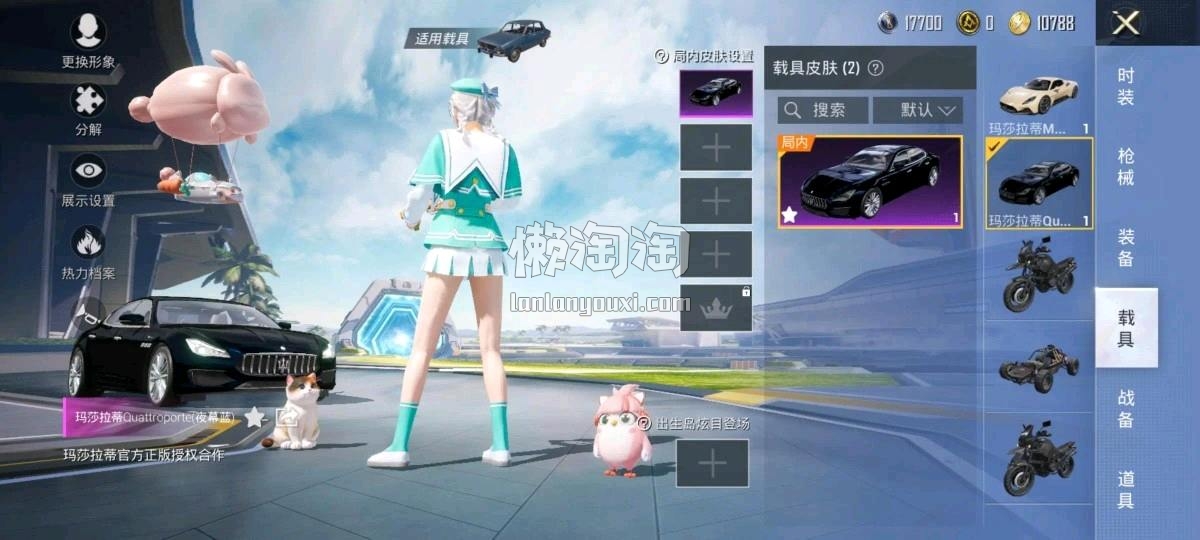
Task: Select the large black Maserati skin card
Action: coord(870,182)
